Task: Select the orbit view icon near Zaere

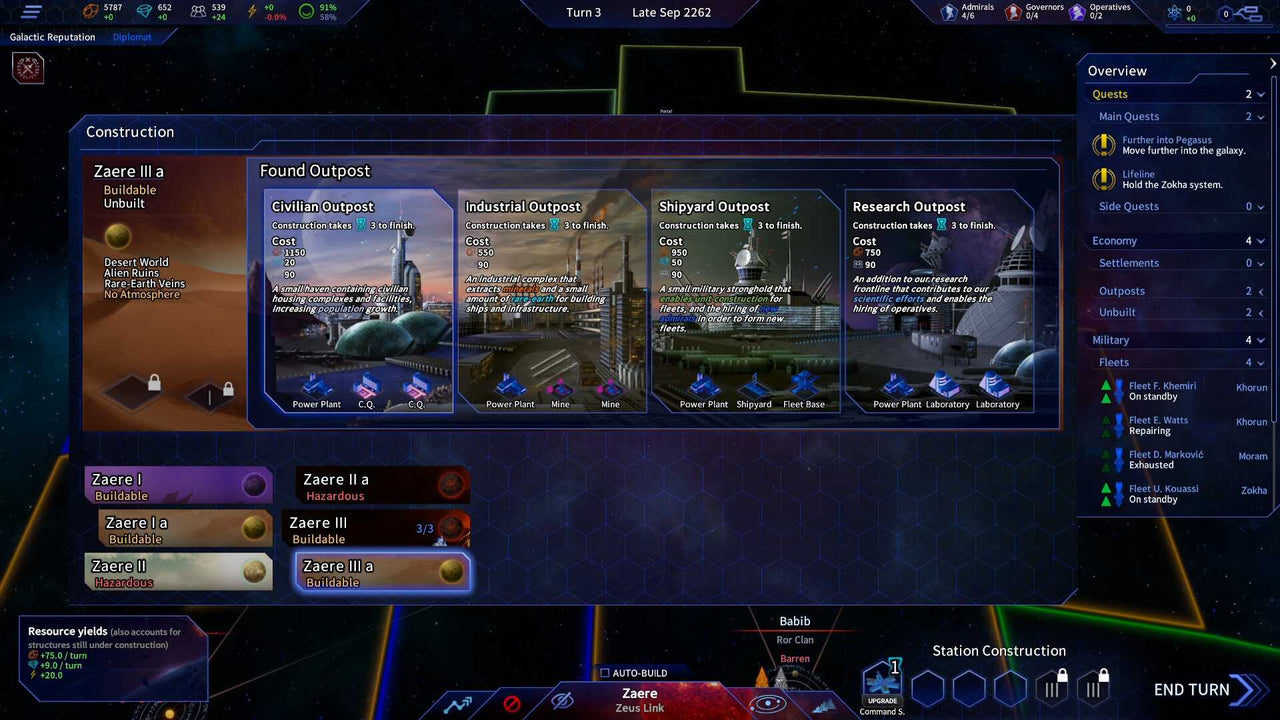Action: pos(766,703)
